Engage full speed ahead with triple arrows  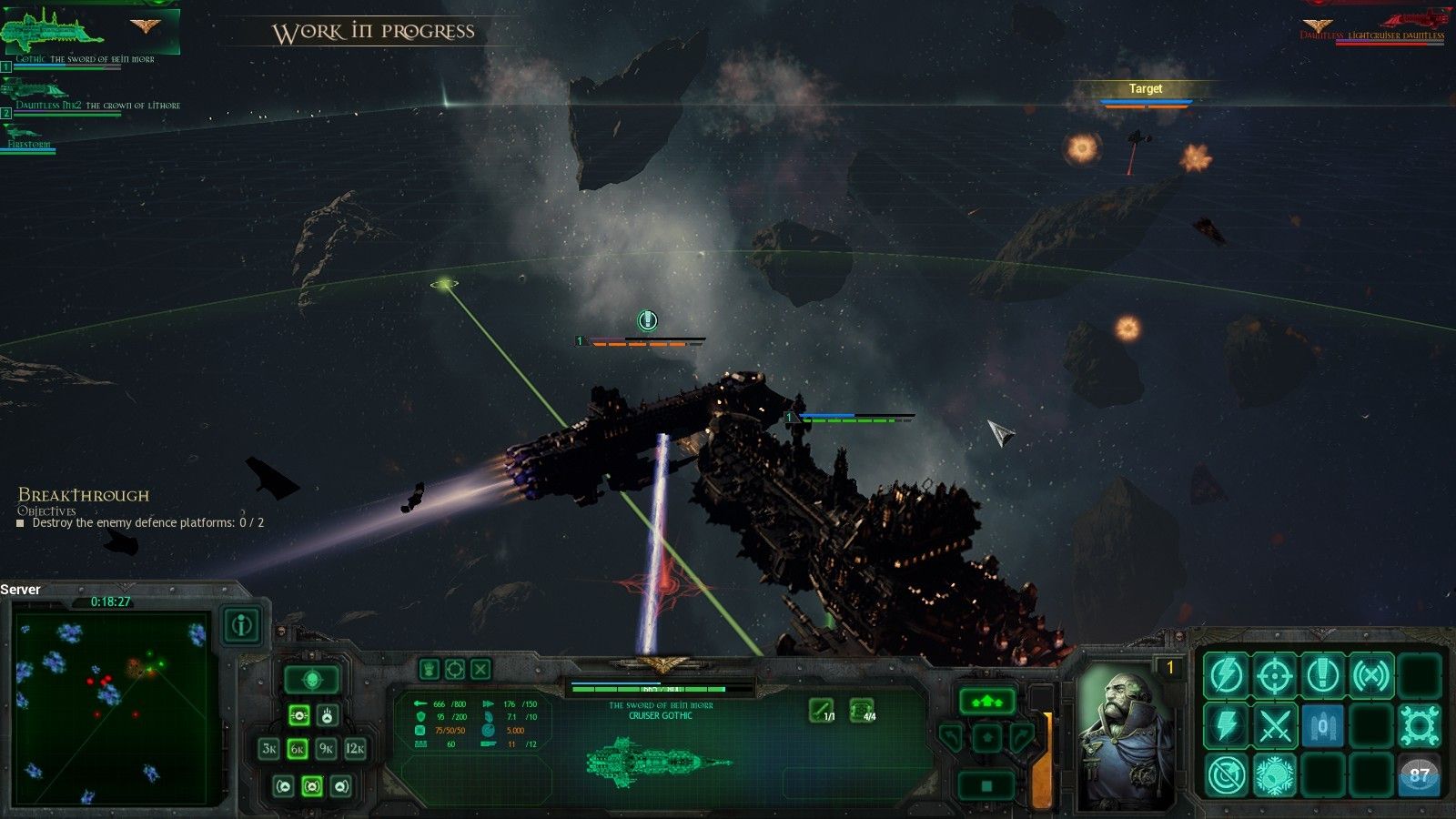986,702
